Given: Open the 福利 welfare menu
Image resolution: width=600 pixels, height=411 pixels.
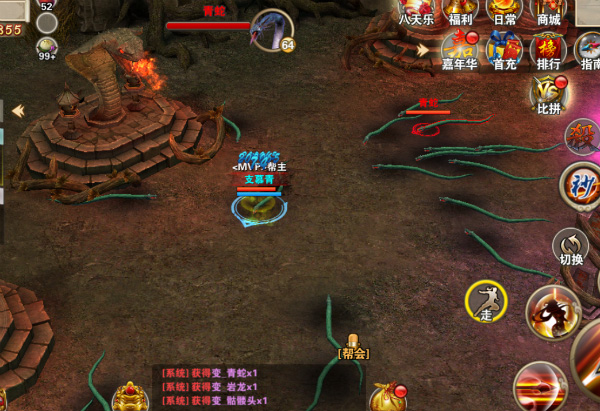Looking at the screenshot, I should 460,12.
